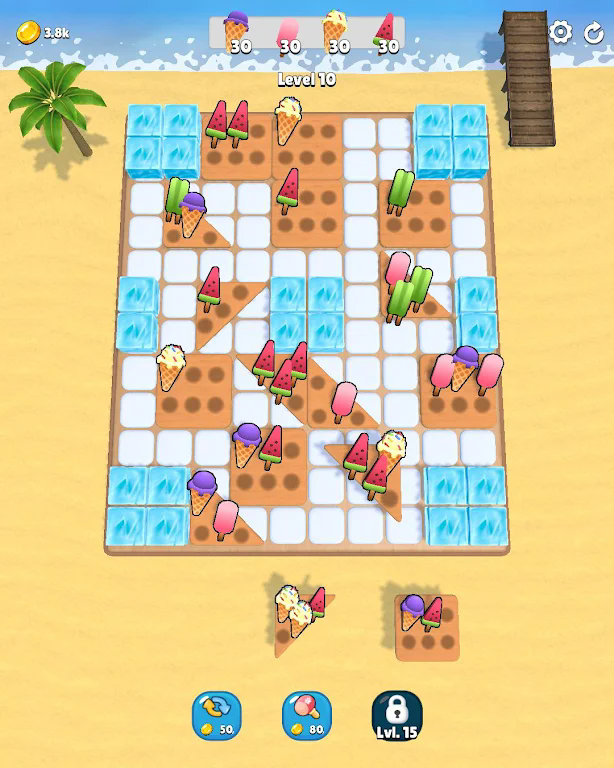The height and width of the screenshot is (768, 614).
Task: Pick the square tray with purple cone
Action: click(426, 627)
